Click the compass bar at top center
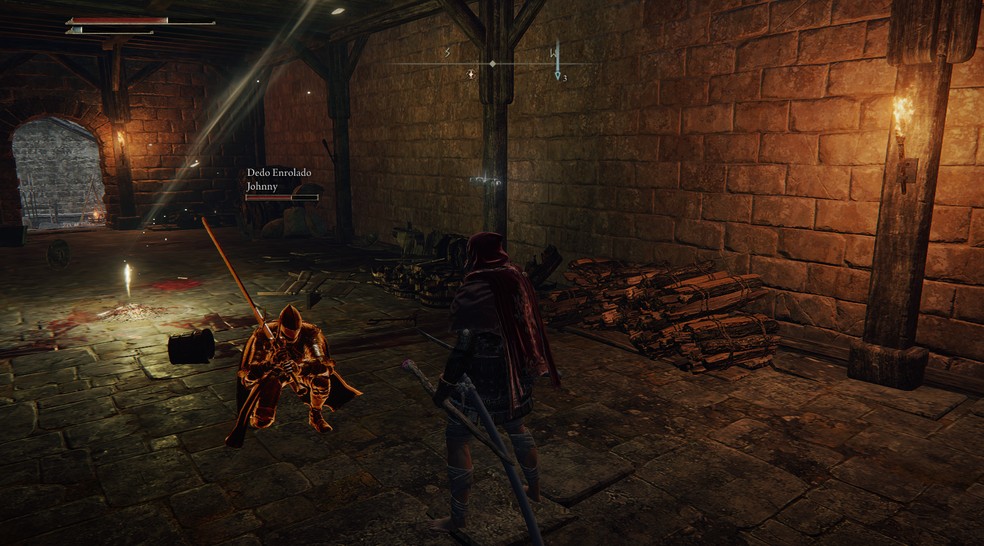Screen dimensions: 984x546 (x=491, y=64)
